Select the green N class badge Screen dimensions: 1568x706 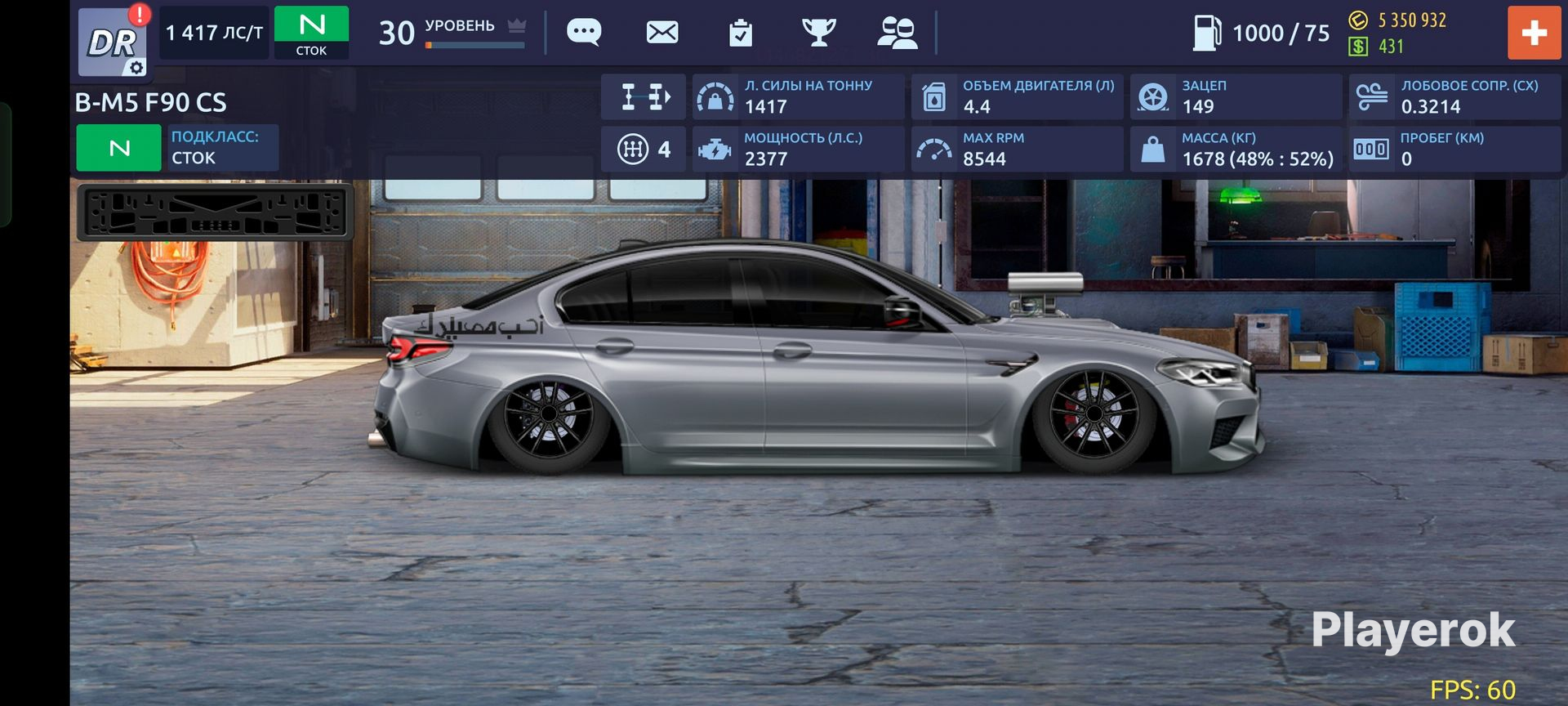(311, 33)
